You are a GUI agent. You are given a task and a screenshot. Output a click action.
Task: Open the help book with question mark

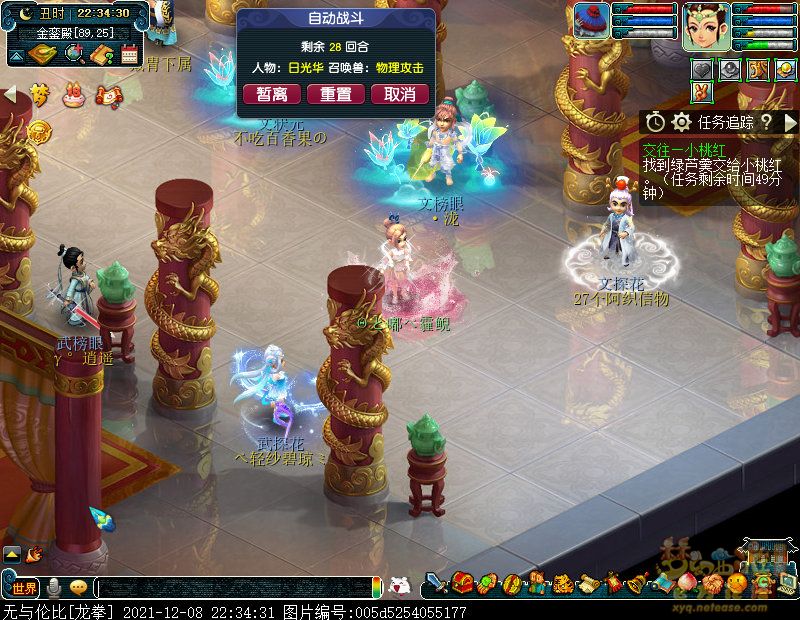pyautogui.click(x=101, y=54)
